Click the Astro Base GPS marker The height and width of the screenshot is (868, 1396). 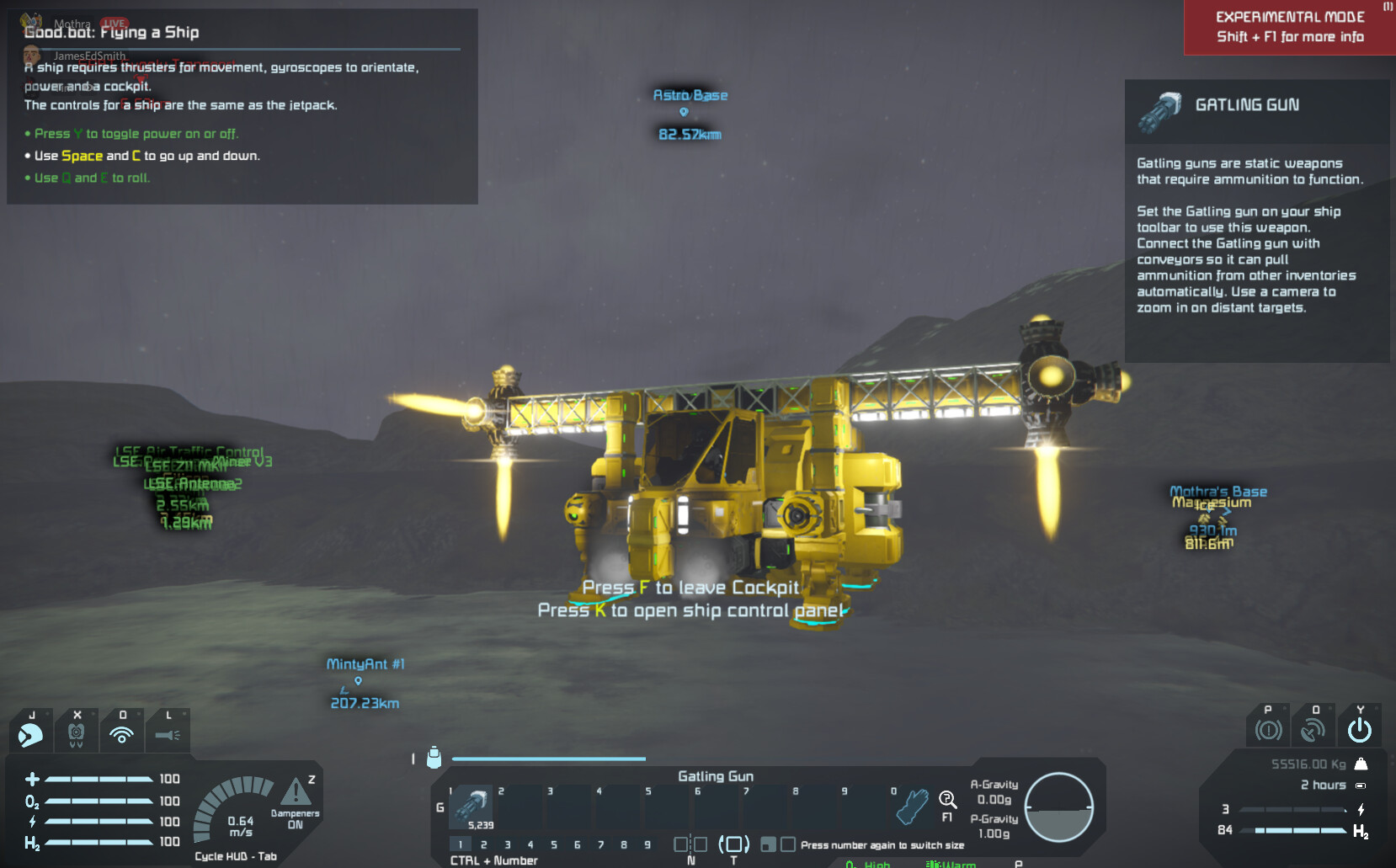pos(684,112)
